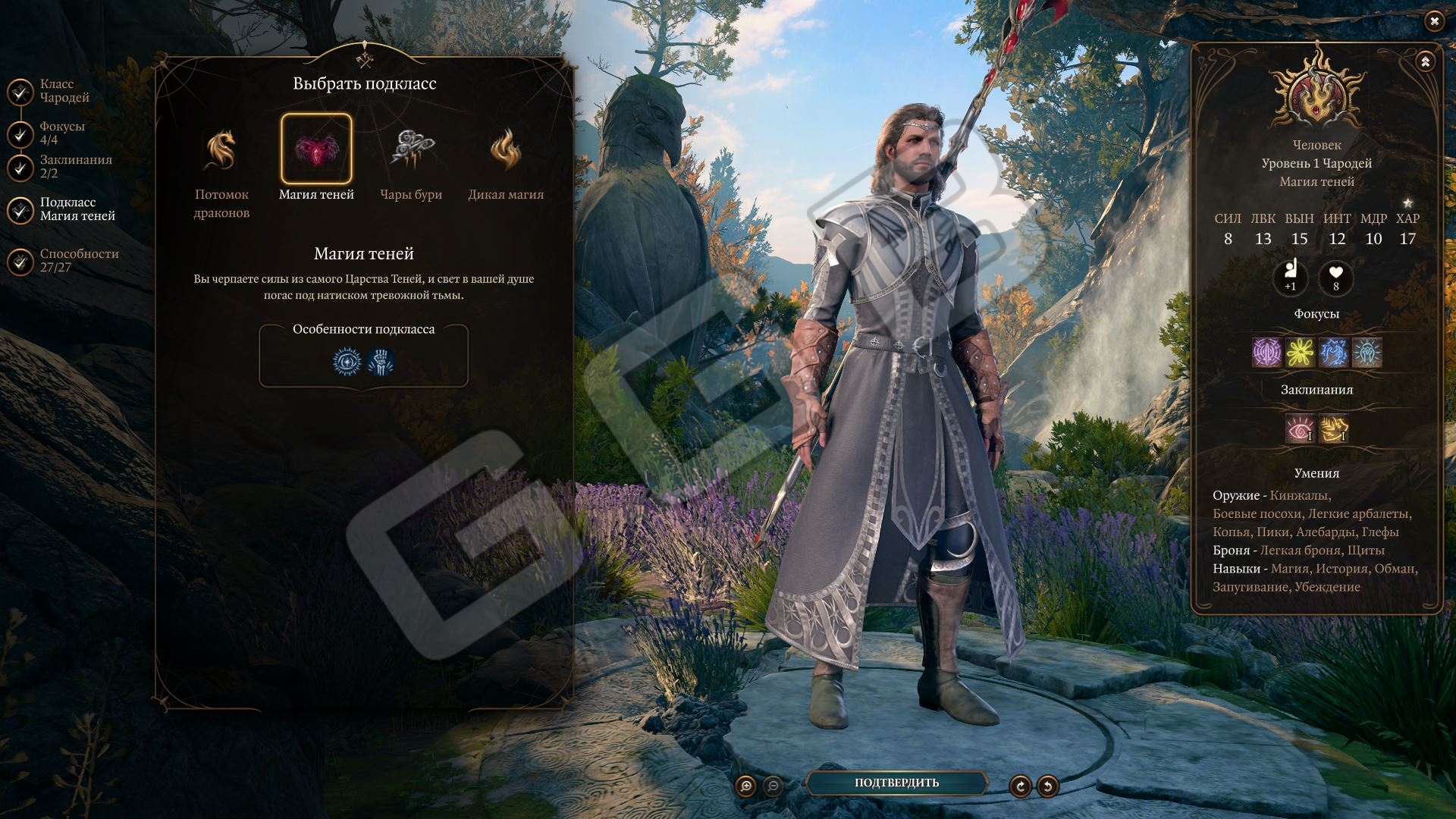Rotate the character counterclockwise
The image size is (1456, 819).
pos(1047,786)
